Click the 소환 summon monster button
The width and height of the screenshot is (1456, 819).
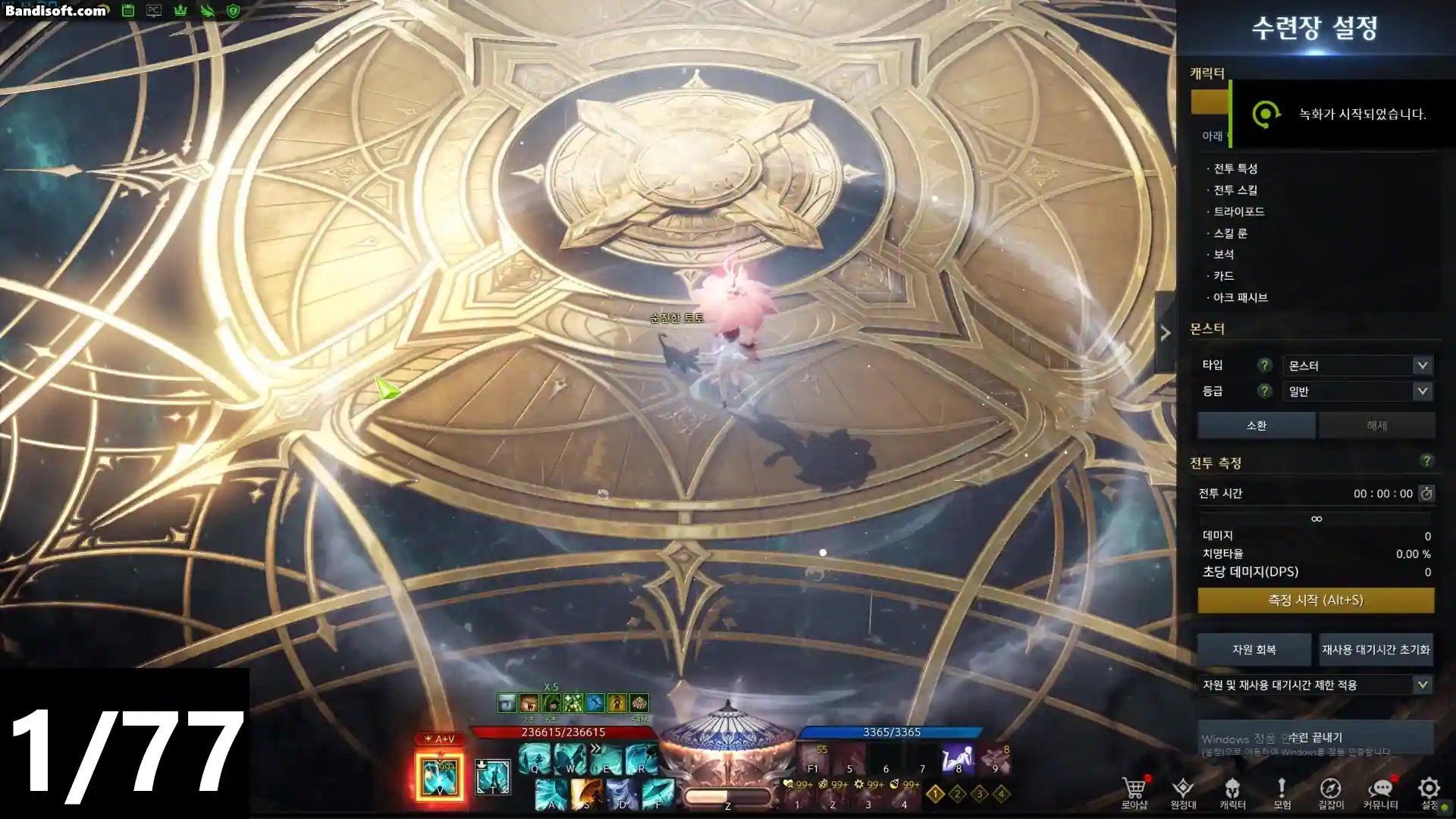pyautogui.click(x=1256, y=425)
